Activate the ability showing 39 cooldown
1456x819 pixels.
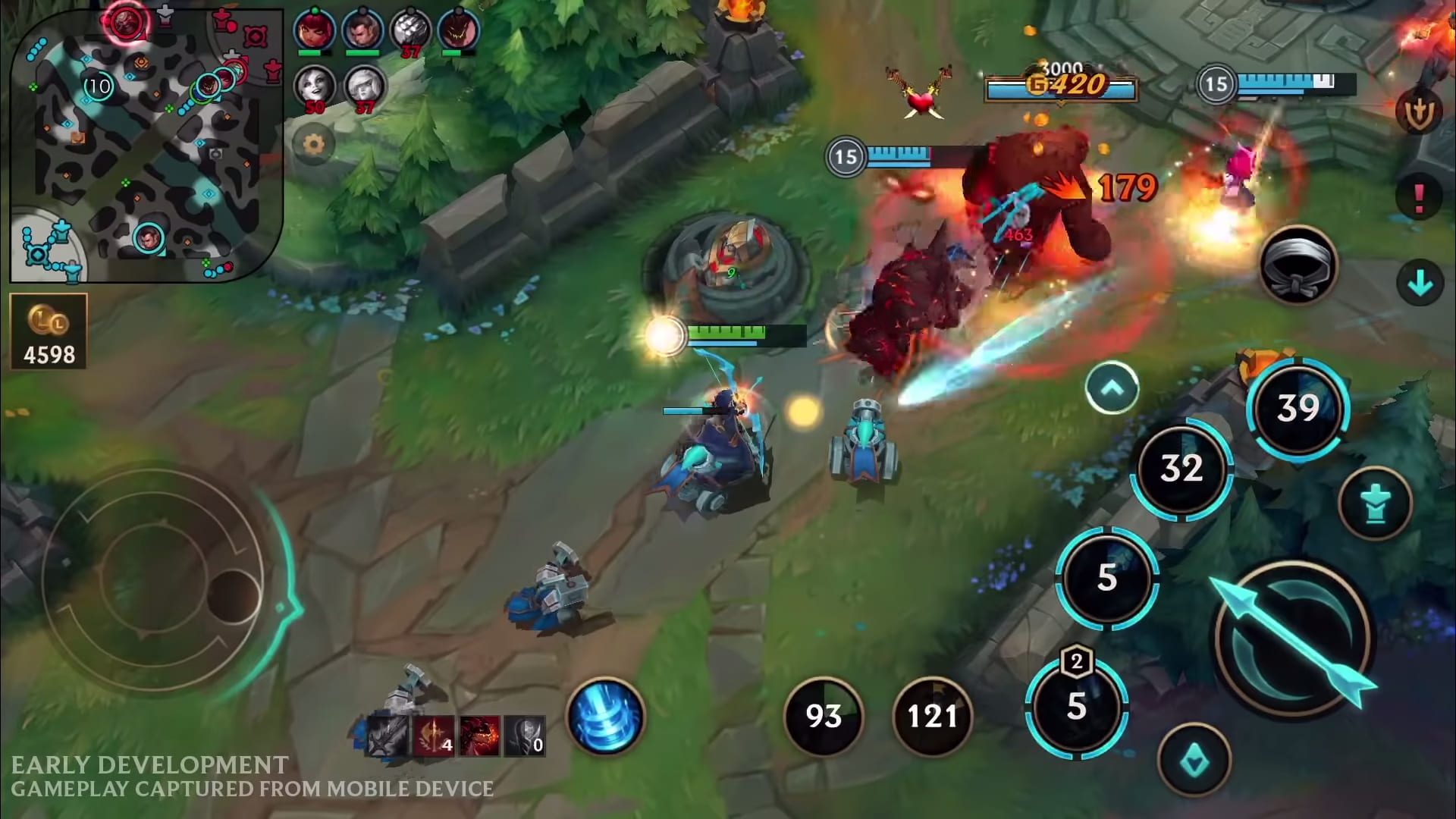[x=1298, y=408]
